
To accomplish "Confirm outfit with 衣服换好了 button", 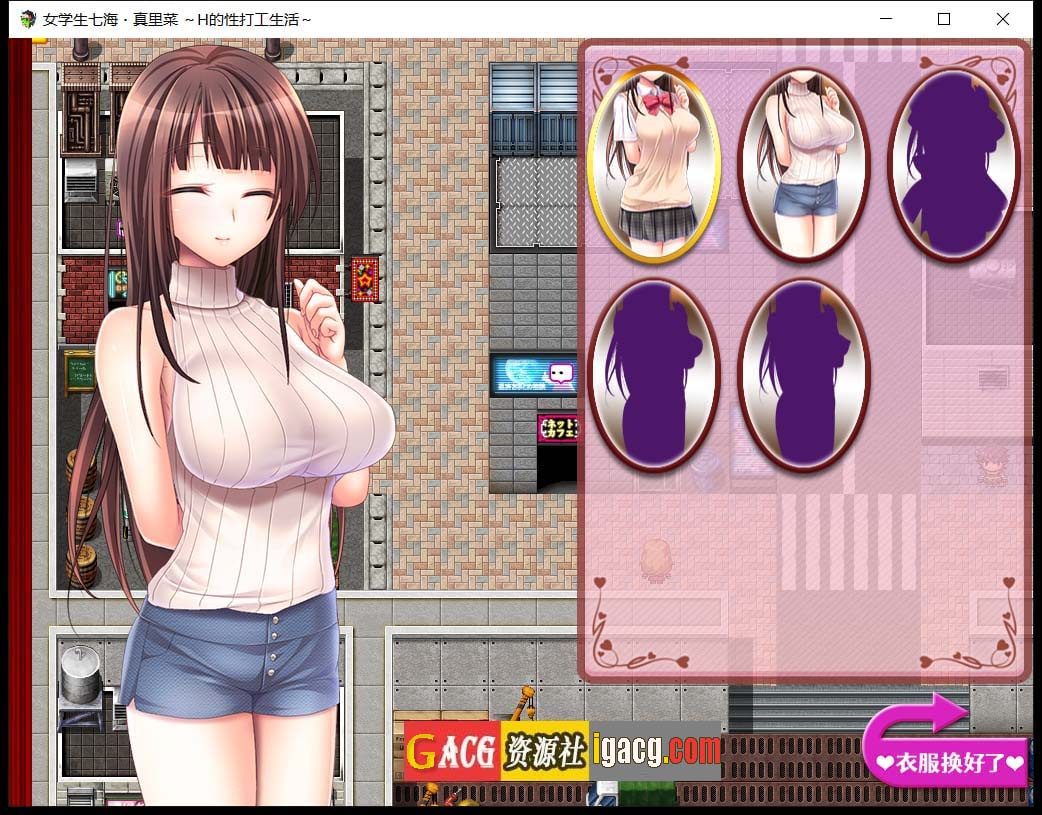I will pos(949,762).
